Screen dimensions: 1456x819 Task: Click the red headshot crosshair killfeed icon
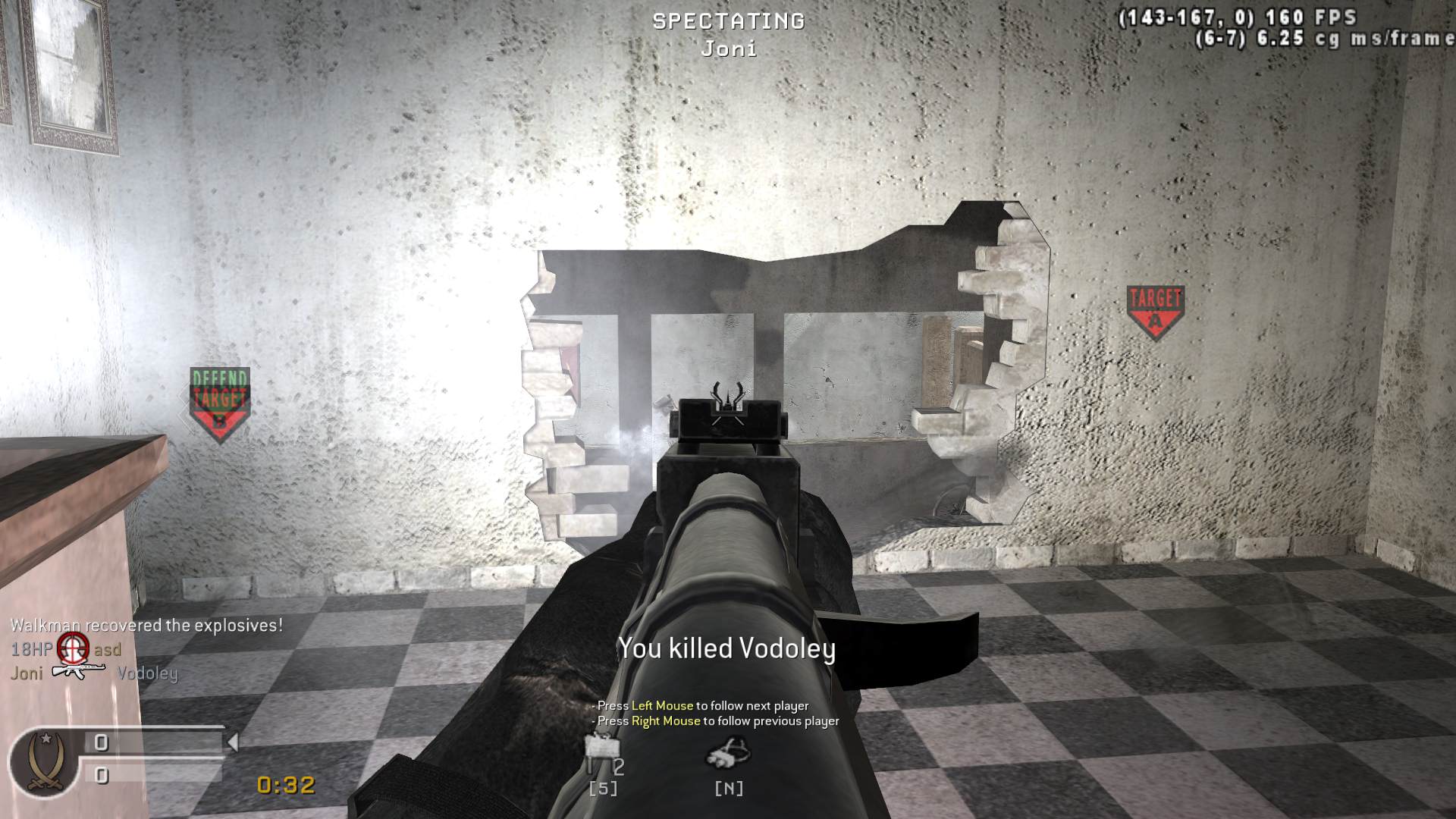[74, 650]
